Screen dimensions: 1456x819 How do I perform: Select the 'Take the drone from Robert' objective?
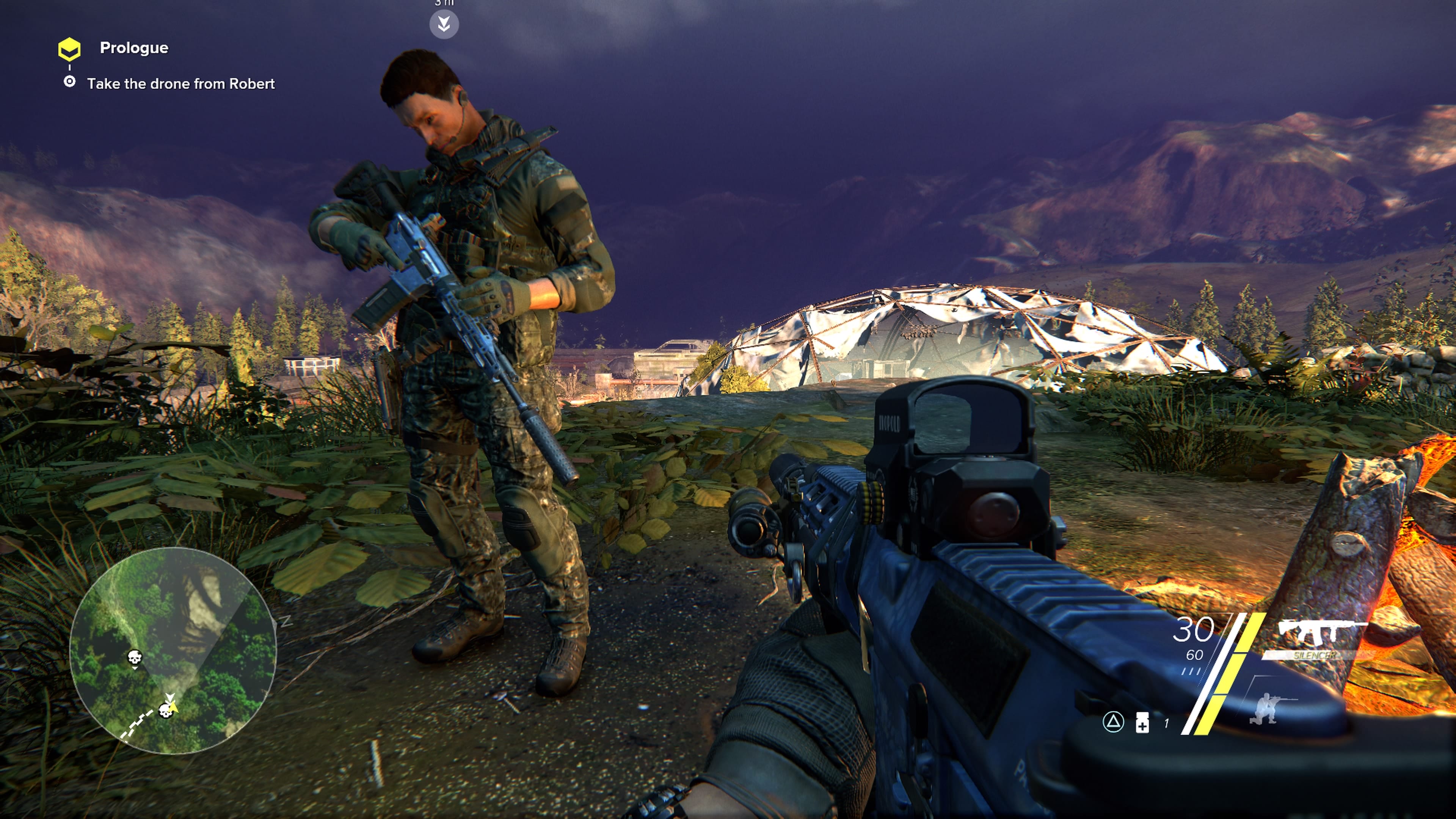pyautogui.click(x=180, y=84)
